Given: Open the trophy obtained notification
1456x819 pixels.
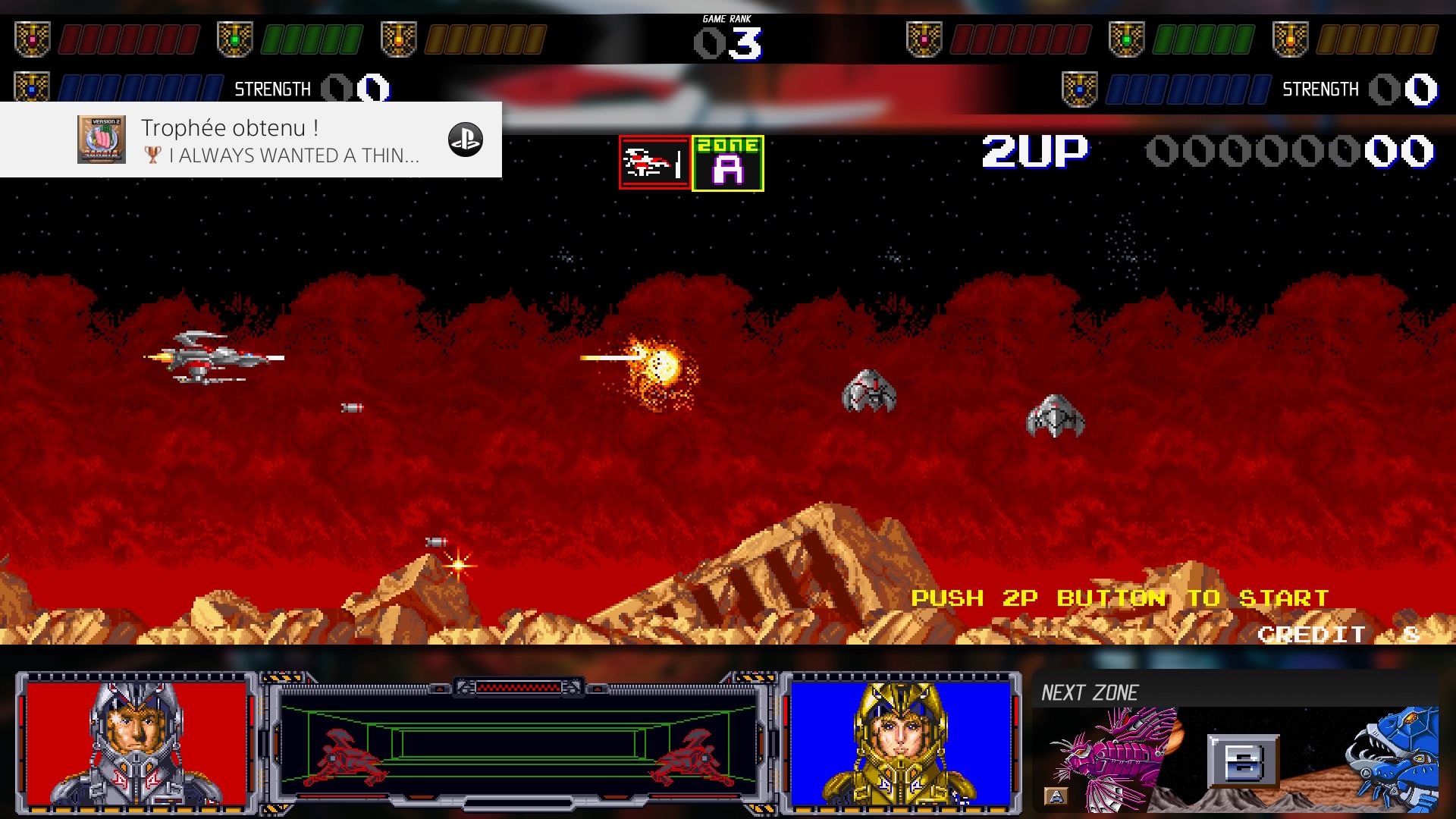Looking at the screenshot, I should point(279,140).
